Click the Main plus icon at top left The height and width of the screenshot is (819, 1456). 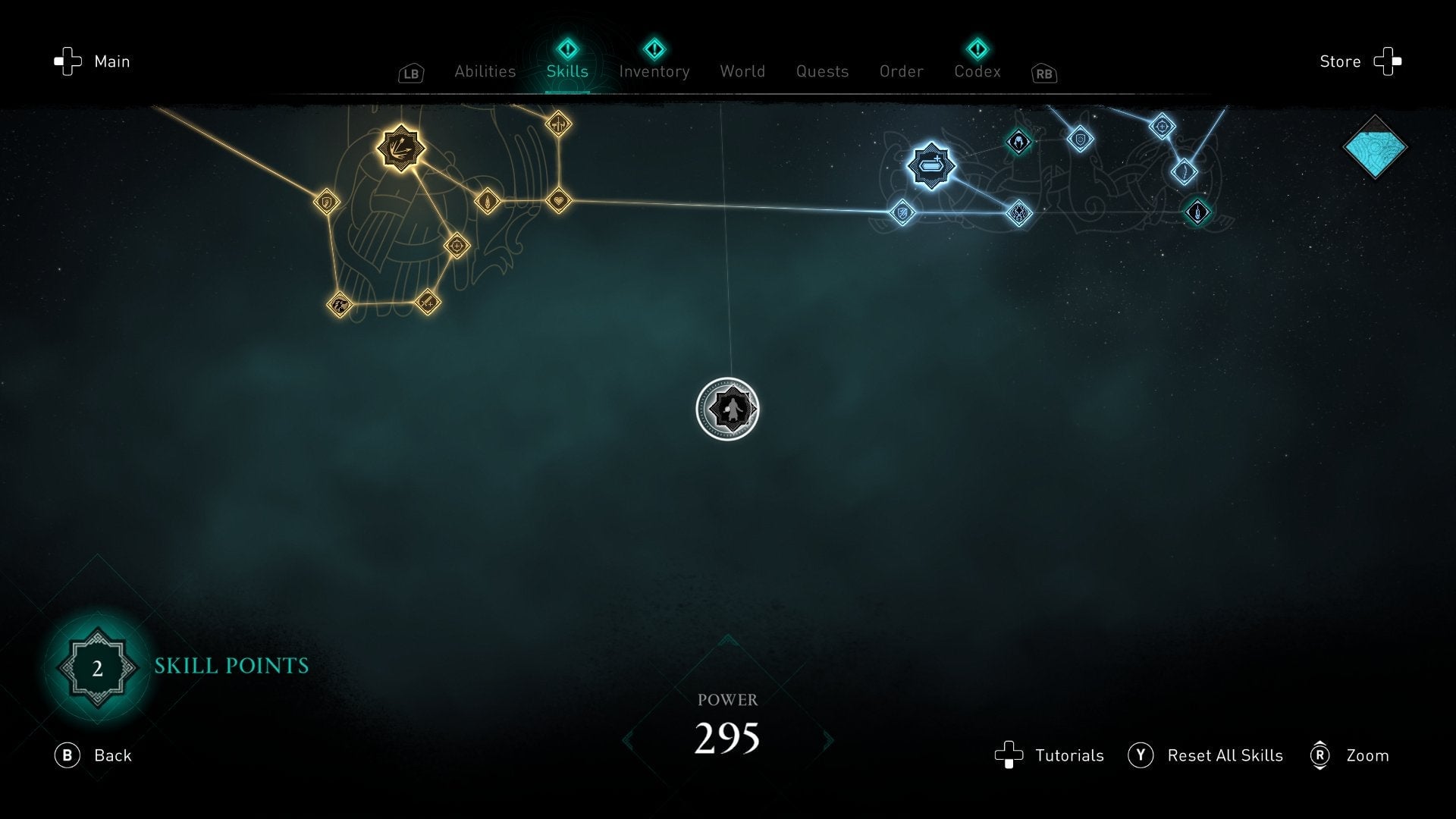67,61
